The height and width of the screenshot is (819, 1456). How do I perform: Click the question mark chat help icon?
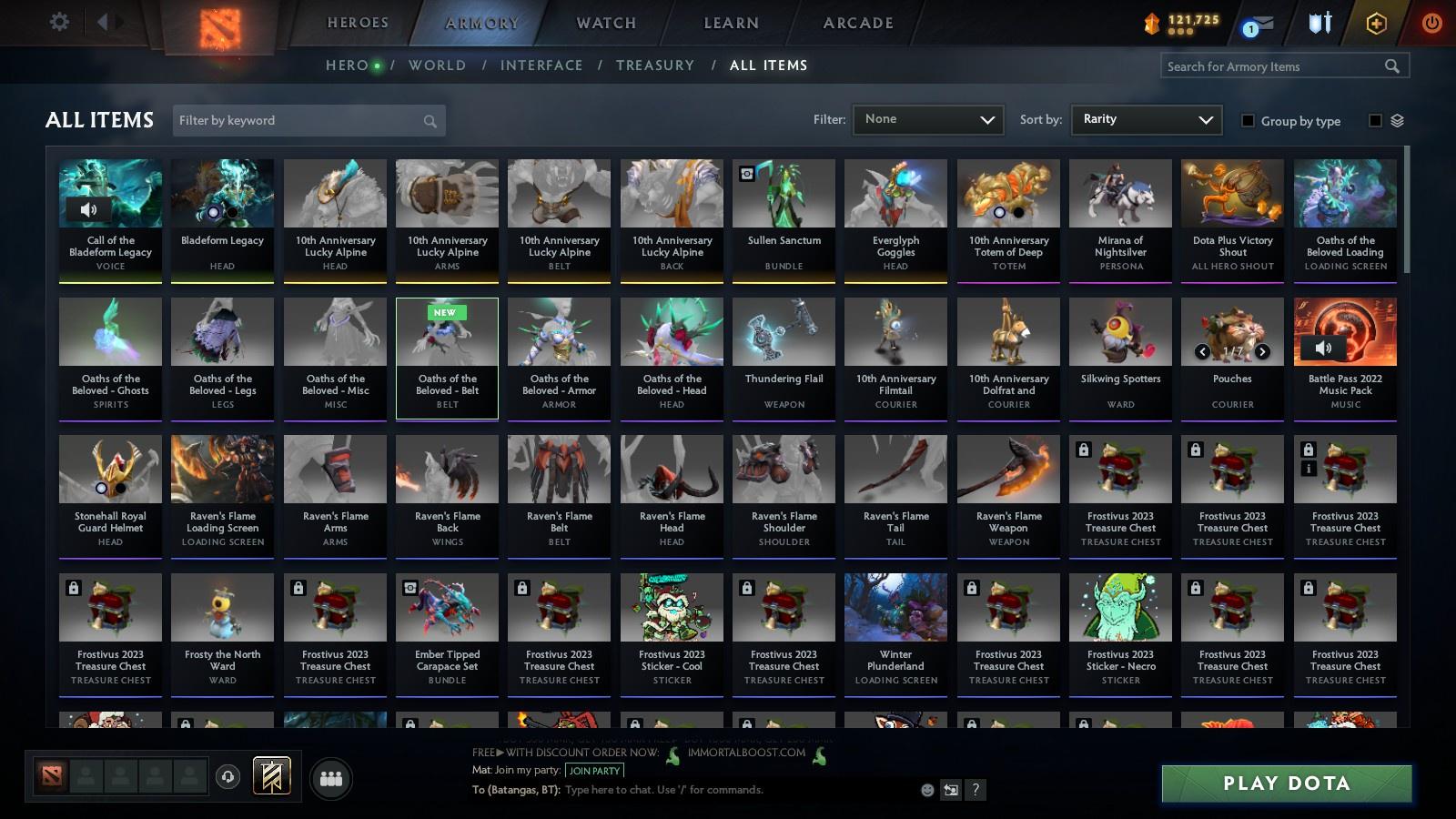point(976,790)
